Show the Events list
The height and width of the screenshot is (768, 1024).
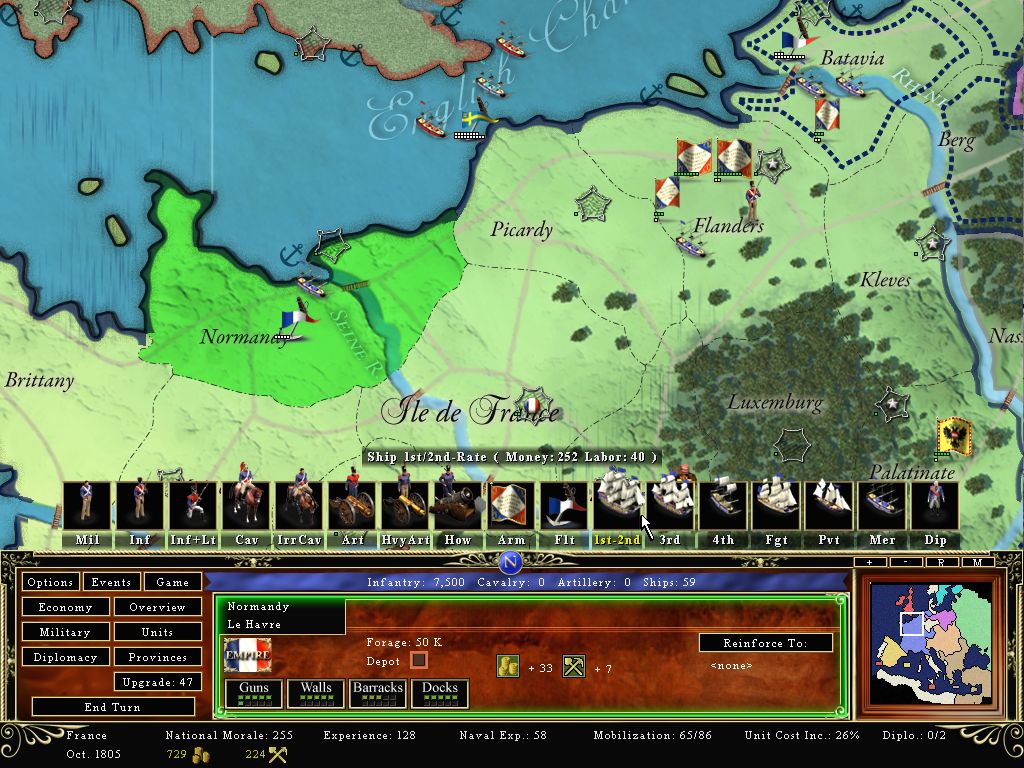click(x=111, y=582)
